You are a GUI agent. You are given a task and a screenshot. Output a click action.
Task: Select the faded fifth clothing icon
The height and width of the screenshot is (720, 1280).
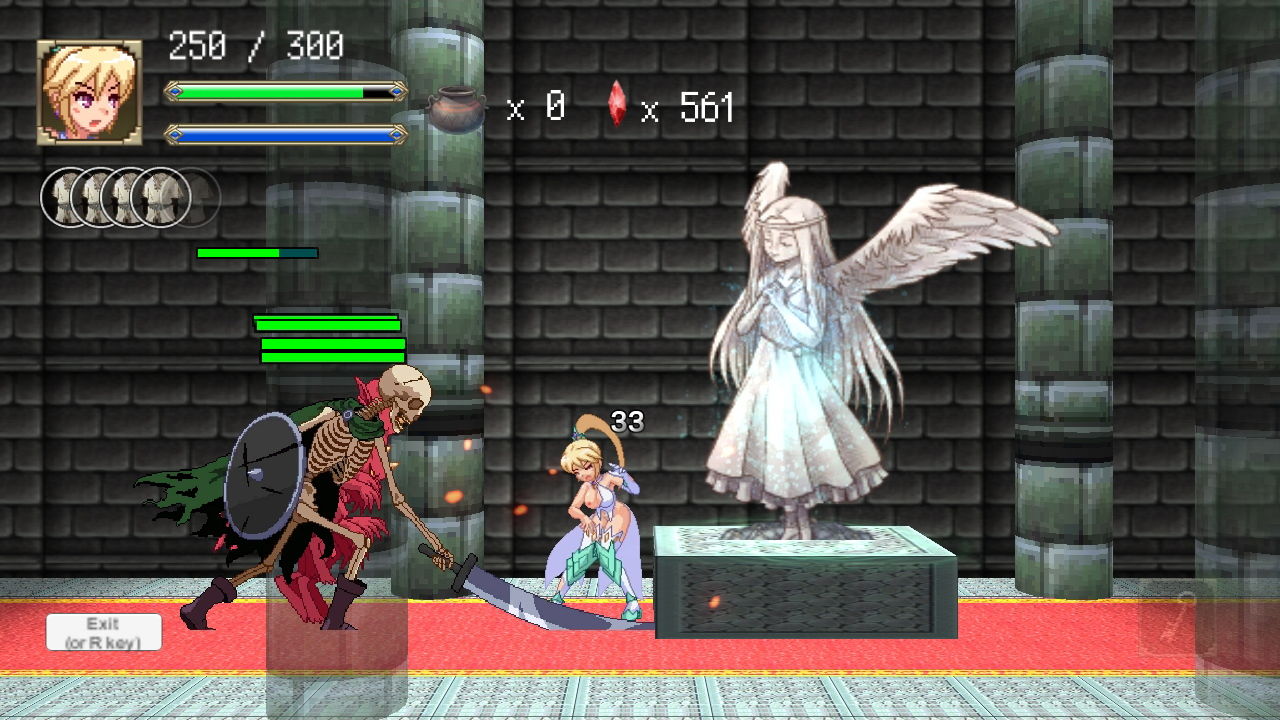tap(196, 198)
